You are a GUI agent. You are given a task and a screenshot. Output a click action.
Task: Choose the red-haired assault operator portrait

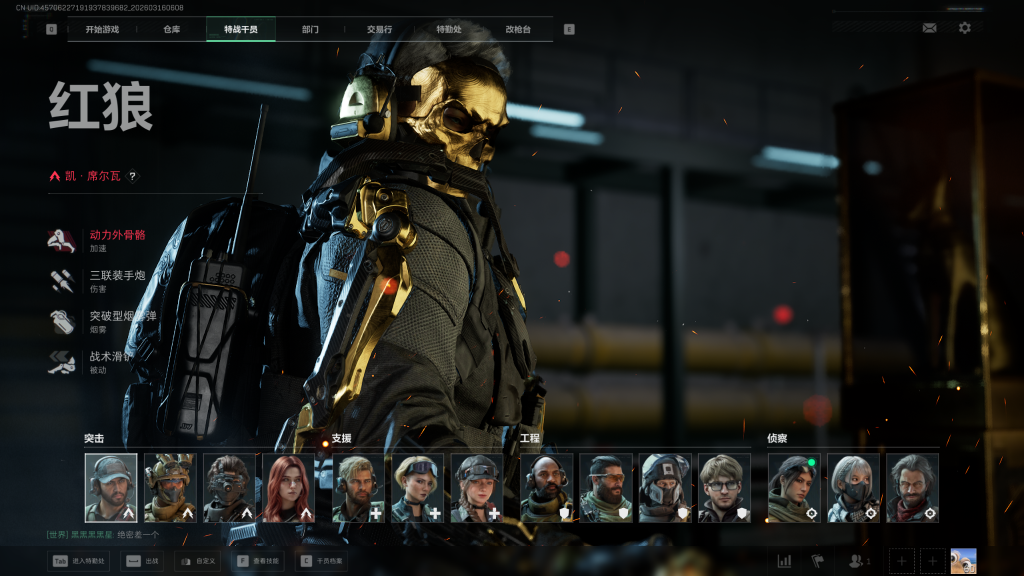click(288, 488)
